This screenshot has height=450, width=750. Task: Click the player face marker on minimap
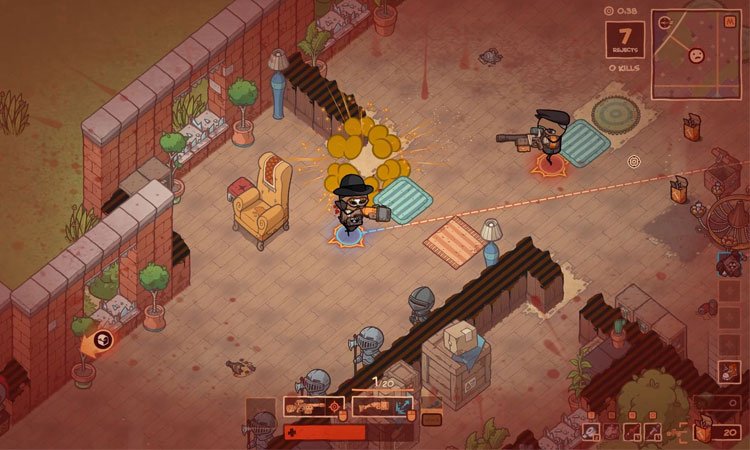pos(697,55)
